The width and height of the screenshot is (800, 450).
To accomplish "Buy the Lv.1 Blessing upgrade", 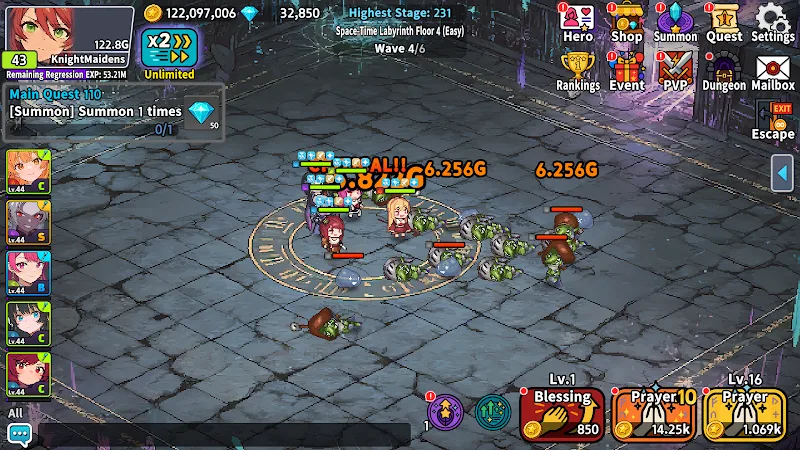I will click(x=562, y=413).
